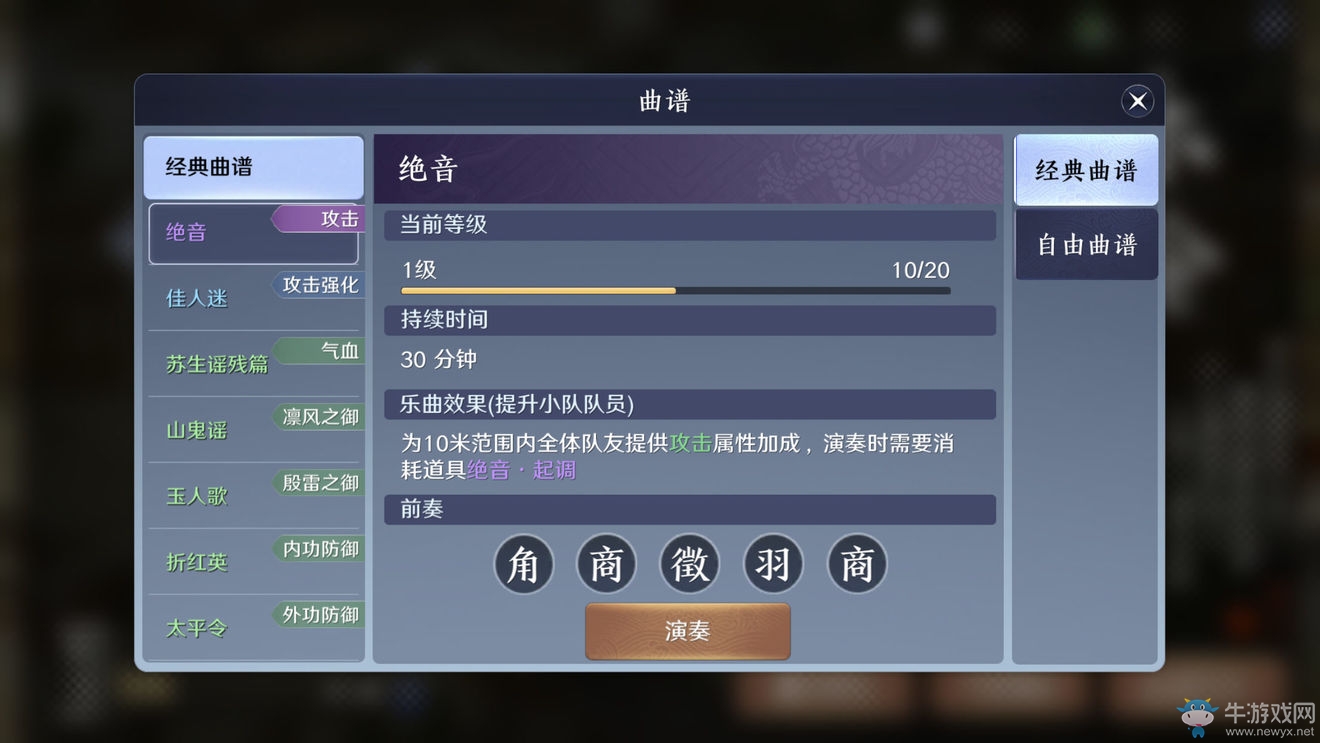The width and height of the screenshot is (1320, 743).
Task: Switch to the 自由曲谱 tab
Action: [1086, 245]
